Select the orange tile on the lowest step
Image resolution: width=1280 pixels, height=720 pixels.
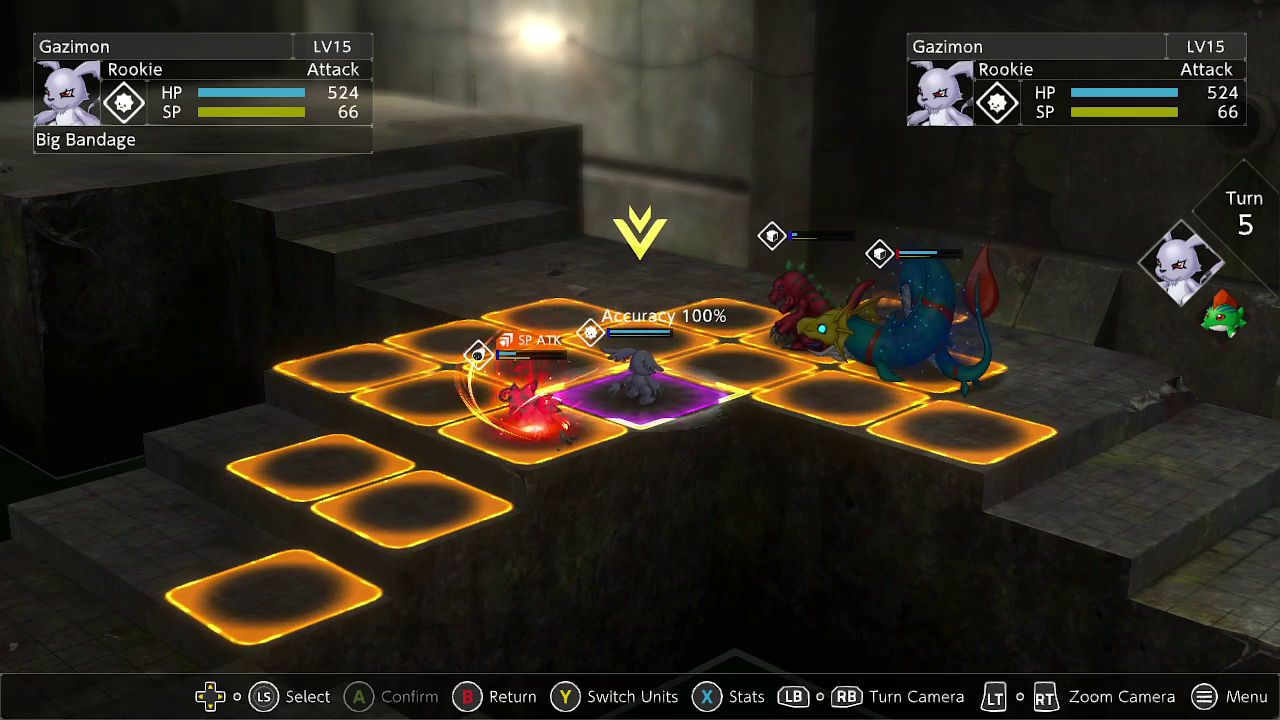tap(272, 596)
